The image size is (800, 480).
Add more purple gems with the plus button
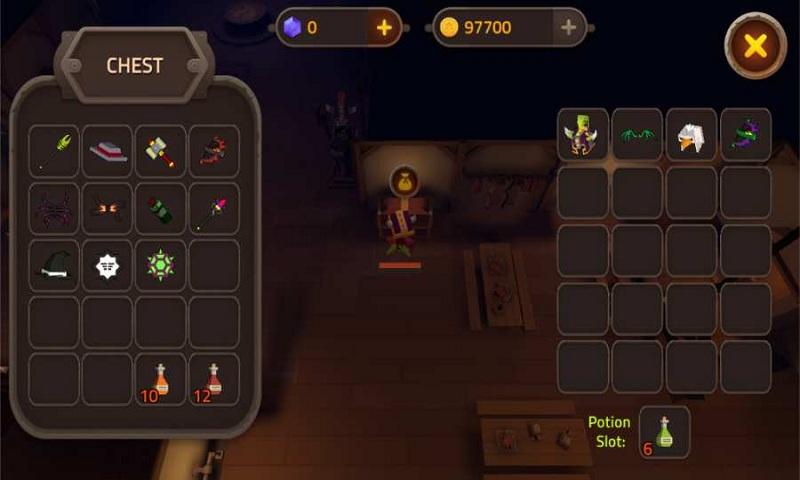tap(384, 28)
